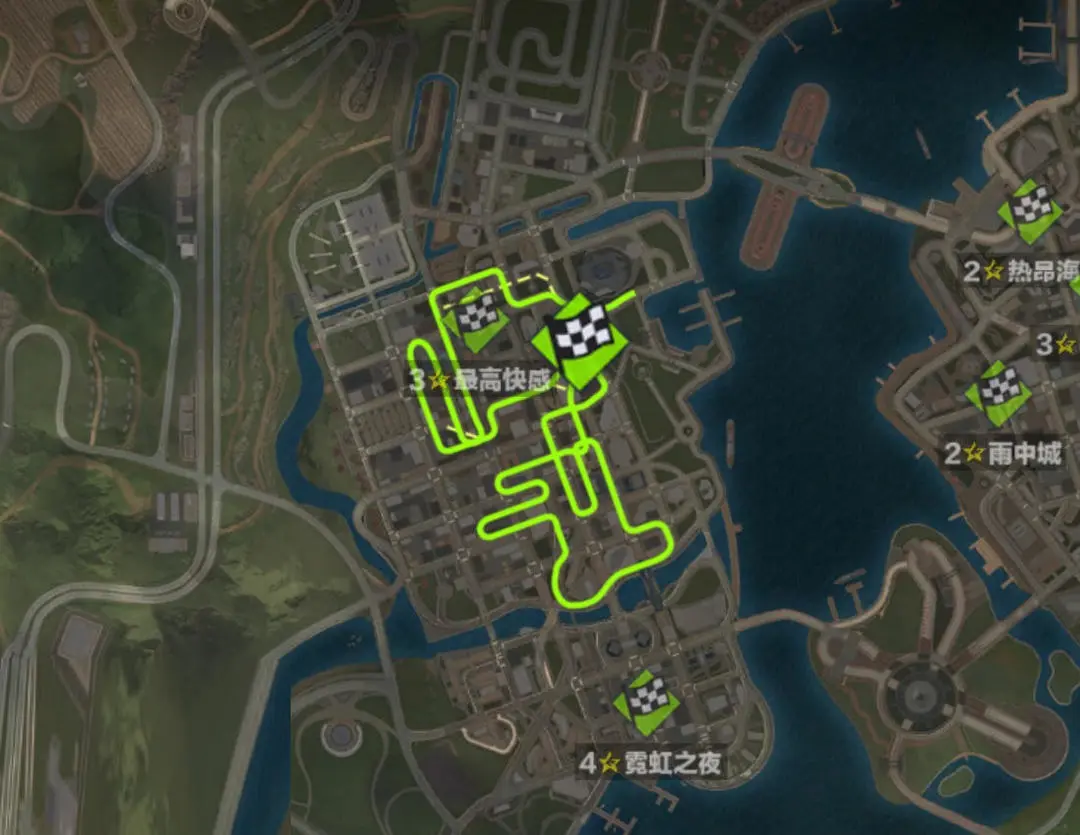Viewport: 1080px width, 835px height.
Task: Click the small flag above 最高快感
Action: pyautogui.click(x=477, y=319)
